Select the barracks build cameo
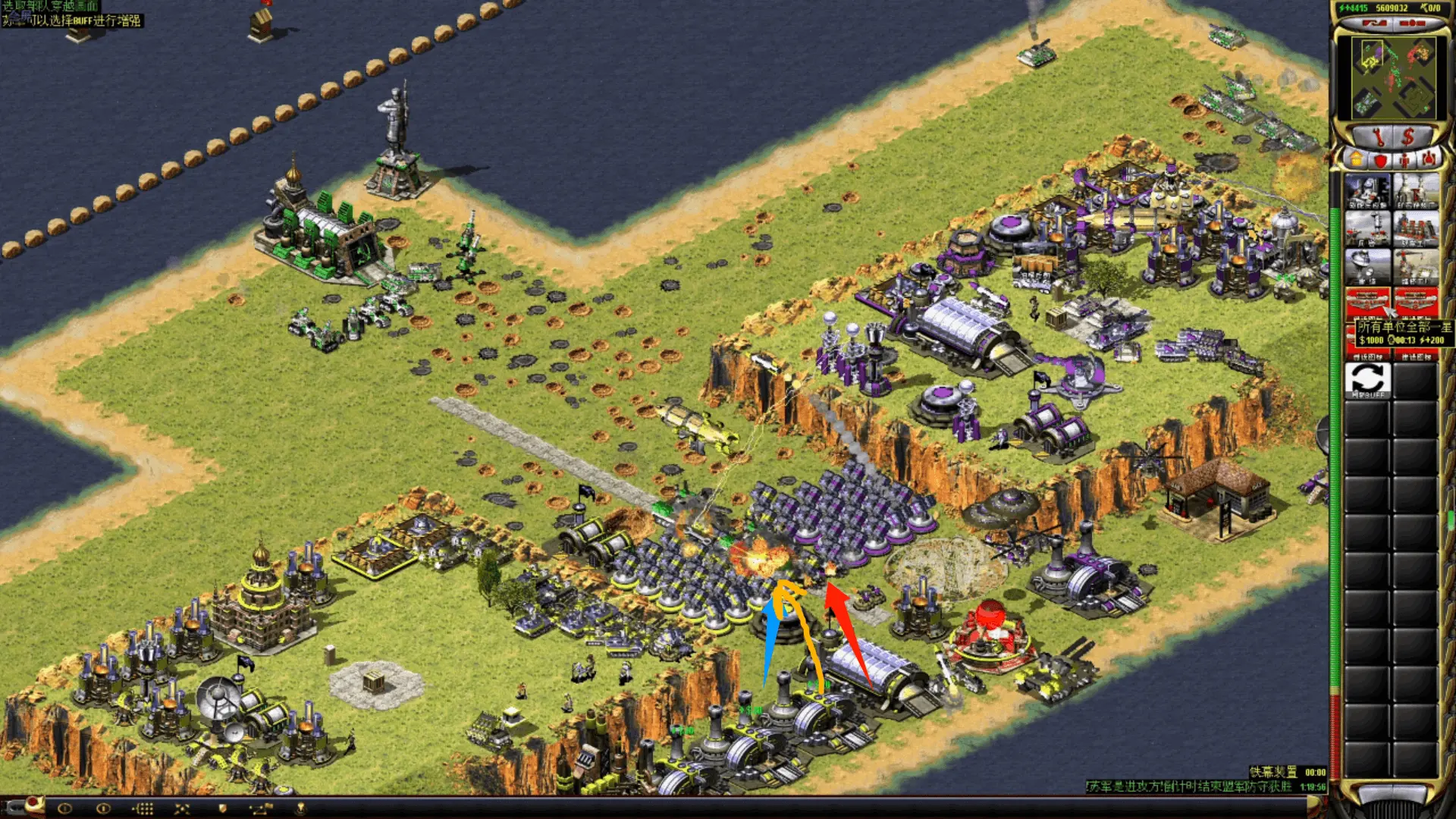 pyautogui.click(x=1367, y=227)
